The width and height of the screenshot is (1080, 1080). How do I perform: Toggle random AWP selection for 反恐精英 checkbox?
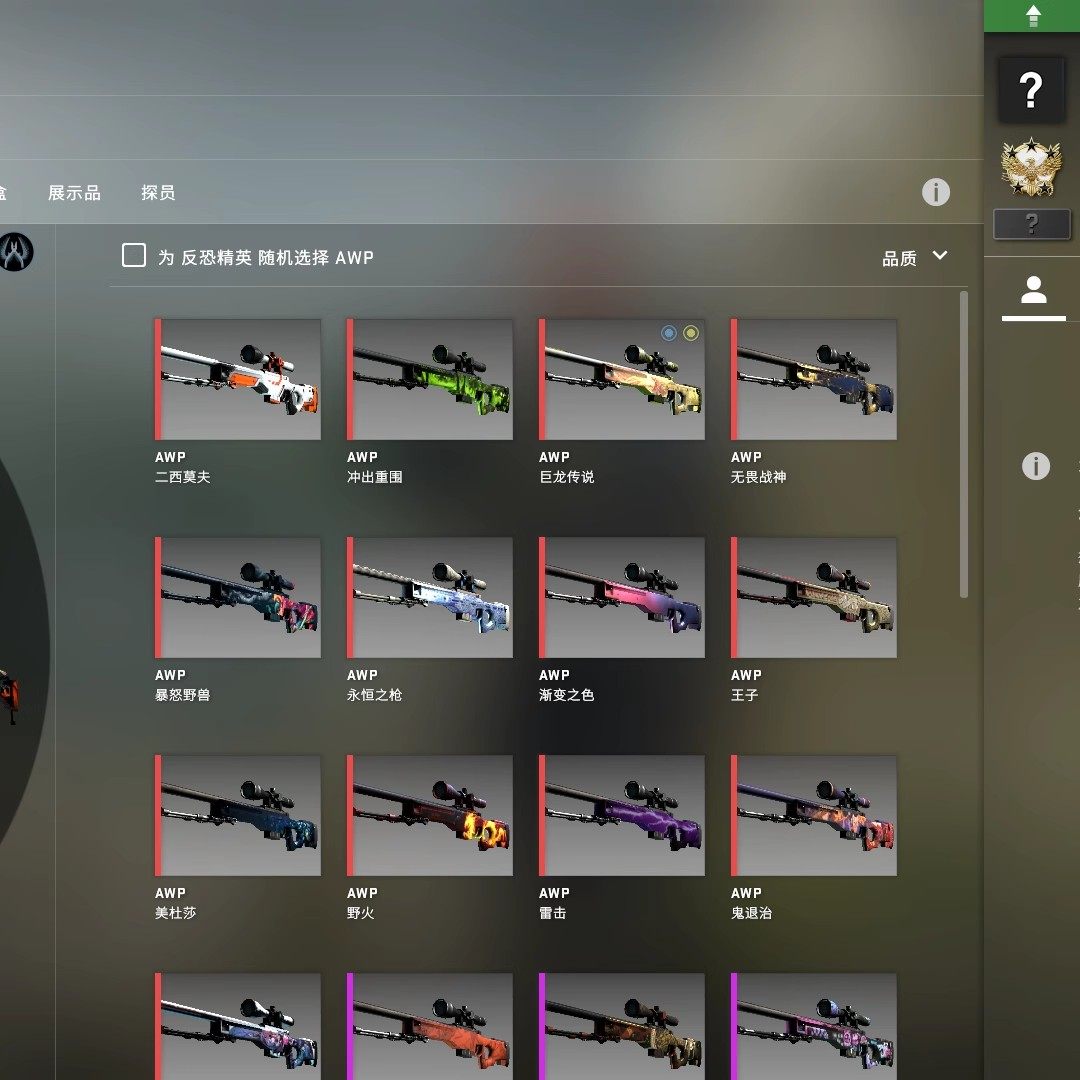click(x=134, y=256)
